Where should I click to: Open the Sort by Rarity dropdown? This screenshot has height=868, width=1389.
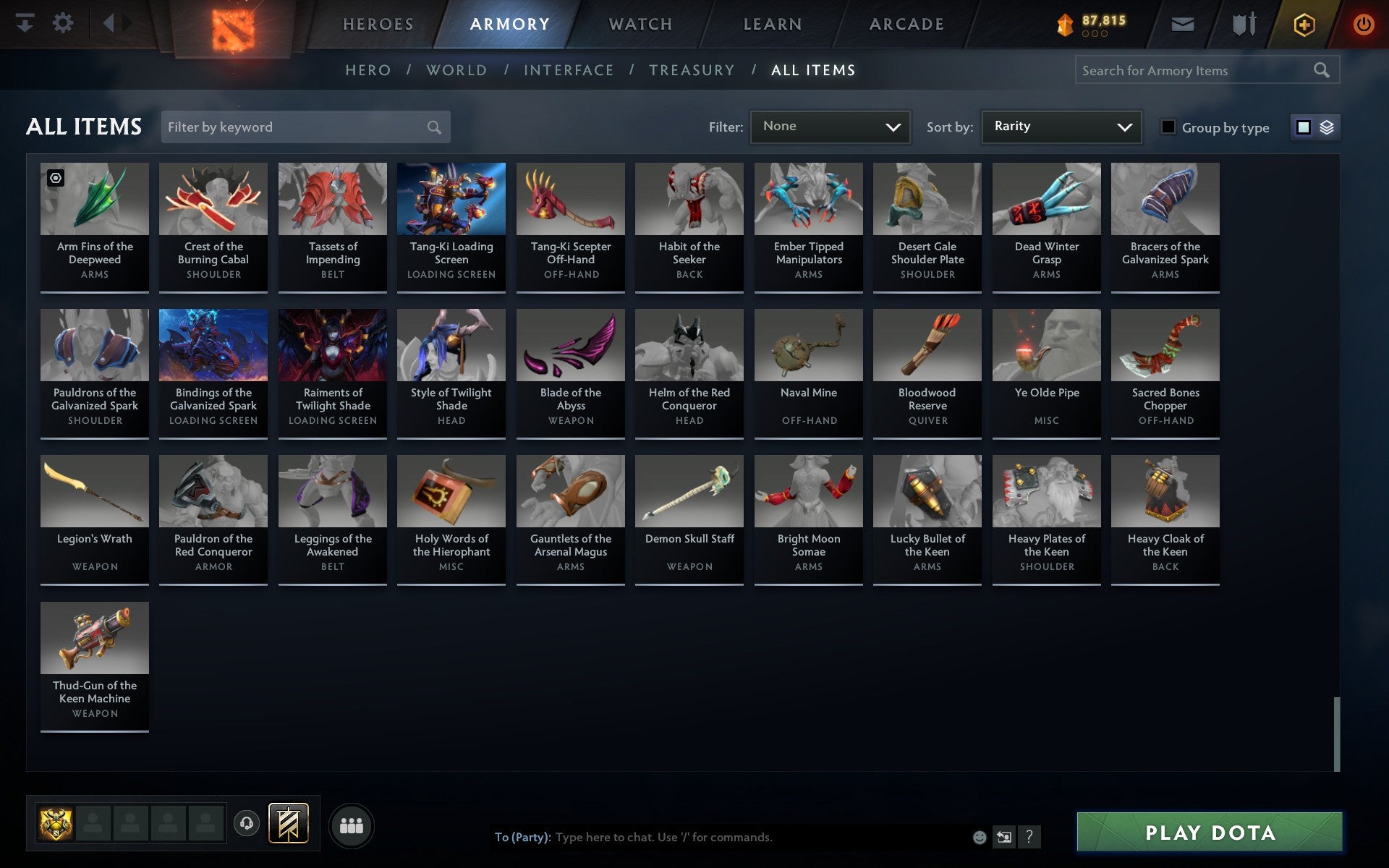[1061, 127]
